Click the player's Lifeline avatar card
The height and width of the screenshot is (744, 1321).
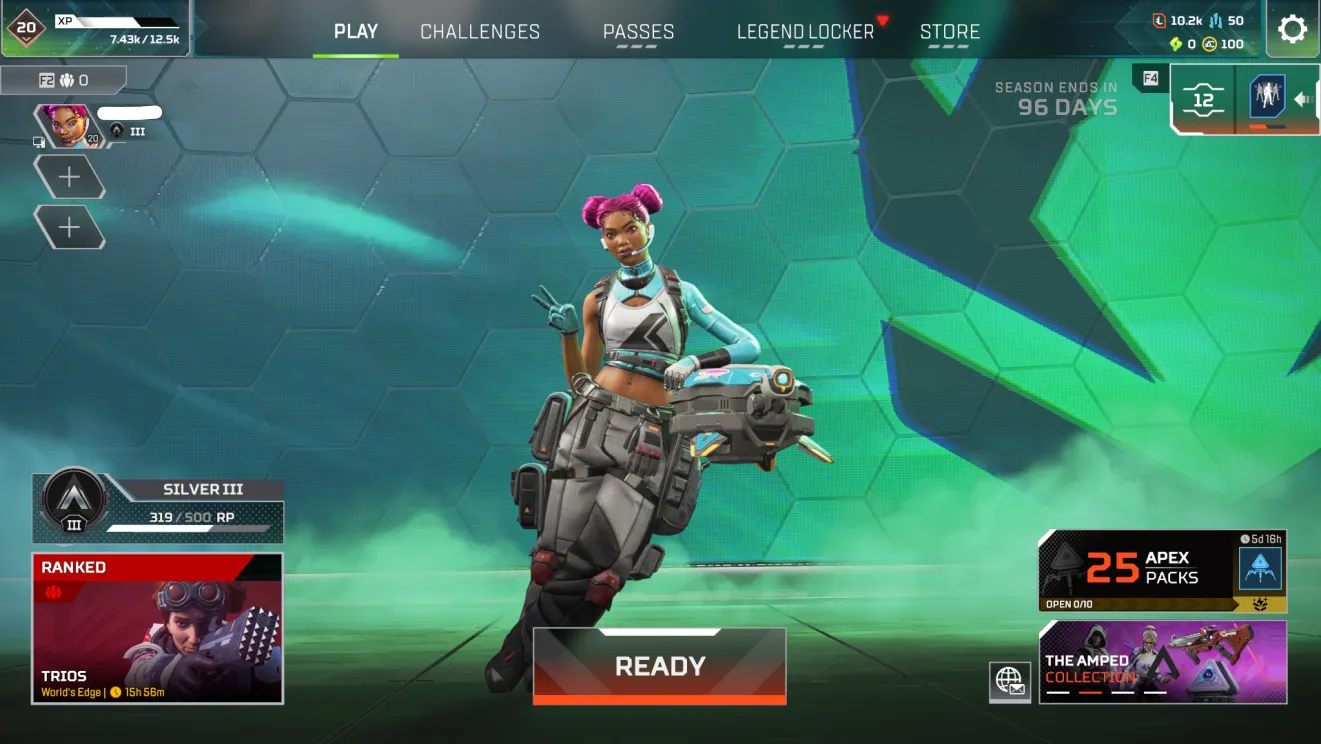[x=68, y=126]
